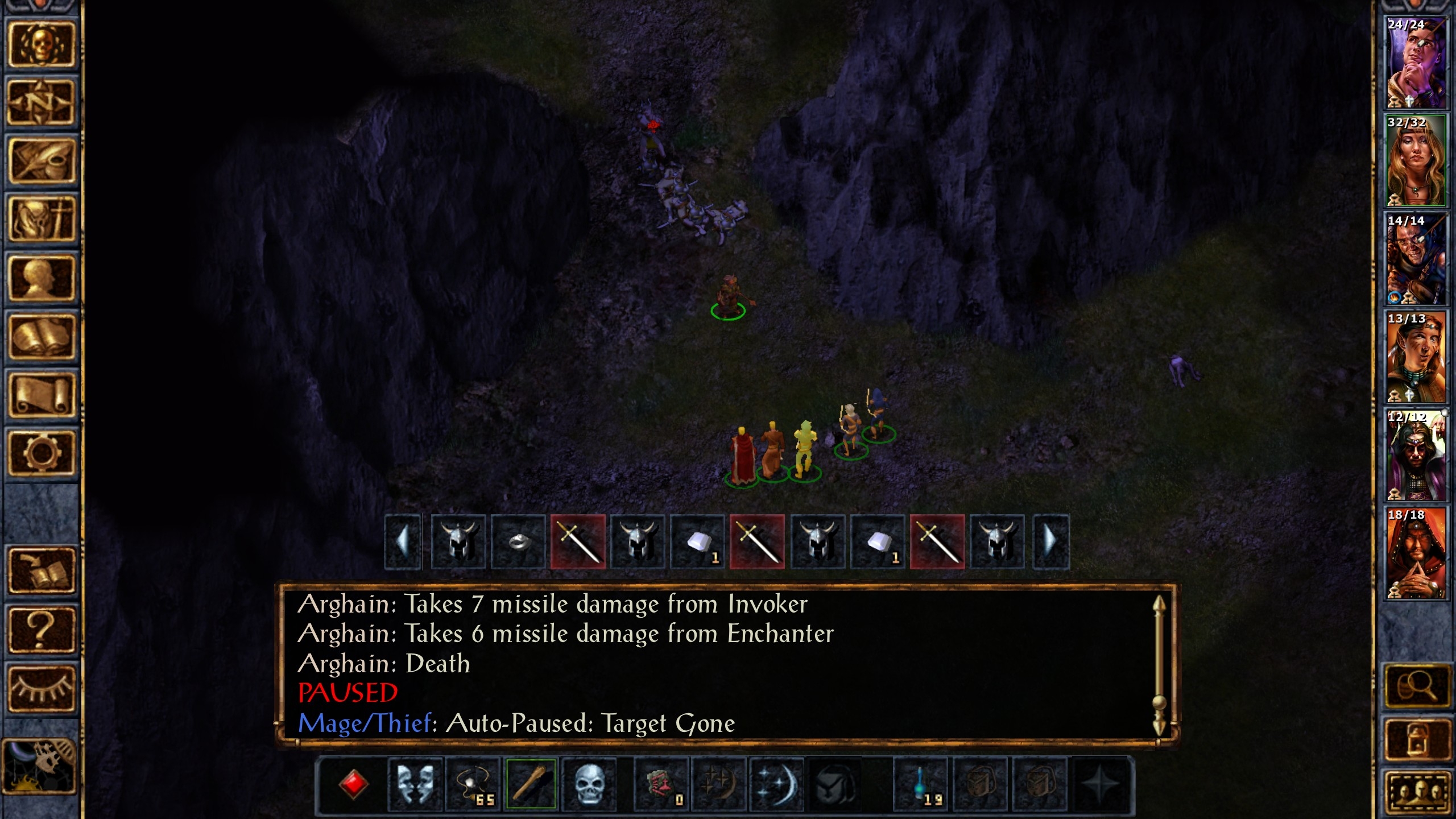Click the red gem button on action bar
This screenshot has height=819, width=1456.
tap(353, 784)
